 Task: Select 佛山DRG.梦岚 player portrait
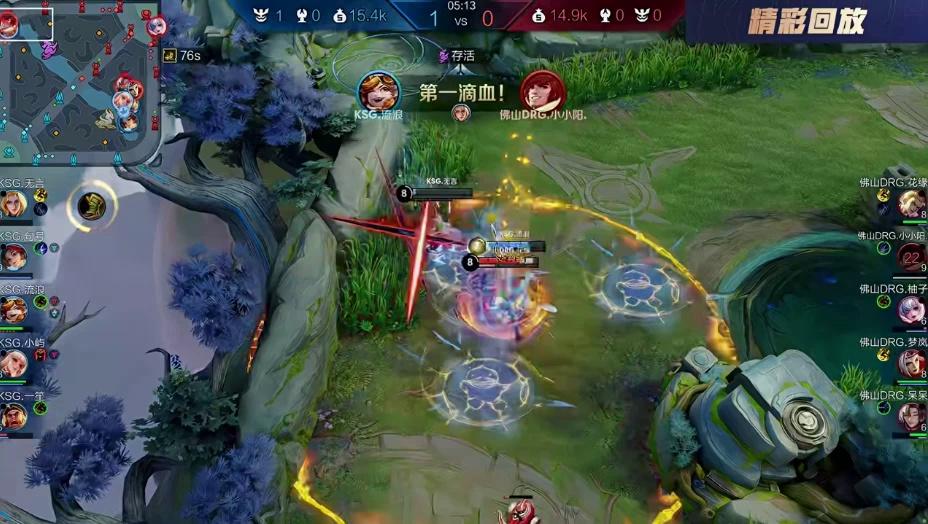911,363
